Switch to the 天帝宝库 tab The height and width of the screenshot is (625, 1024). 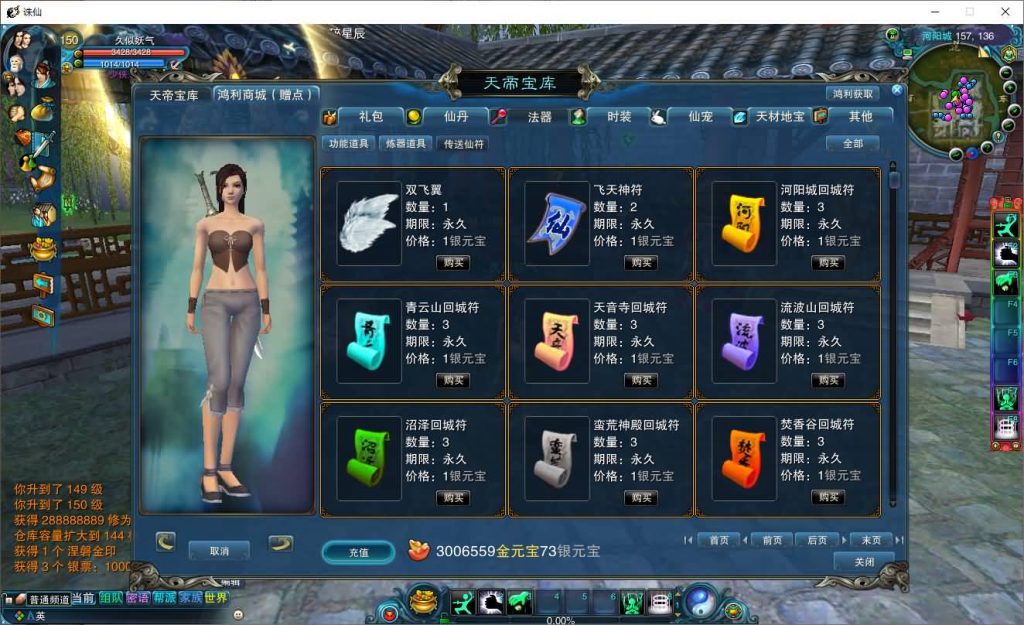[x=174, y=95]
